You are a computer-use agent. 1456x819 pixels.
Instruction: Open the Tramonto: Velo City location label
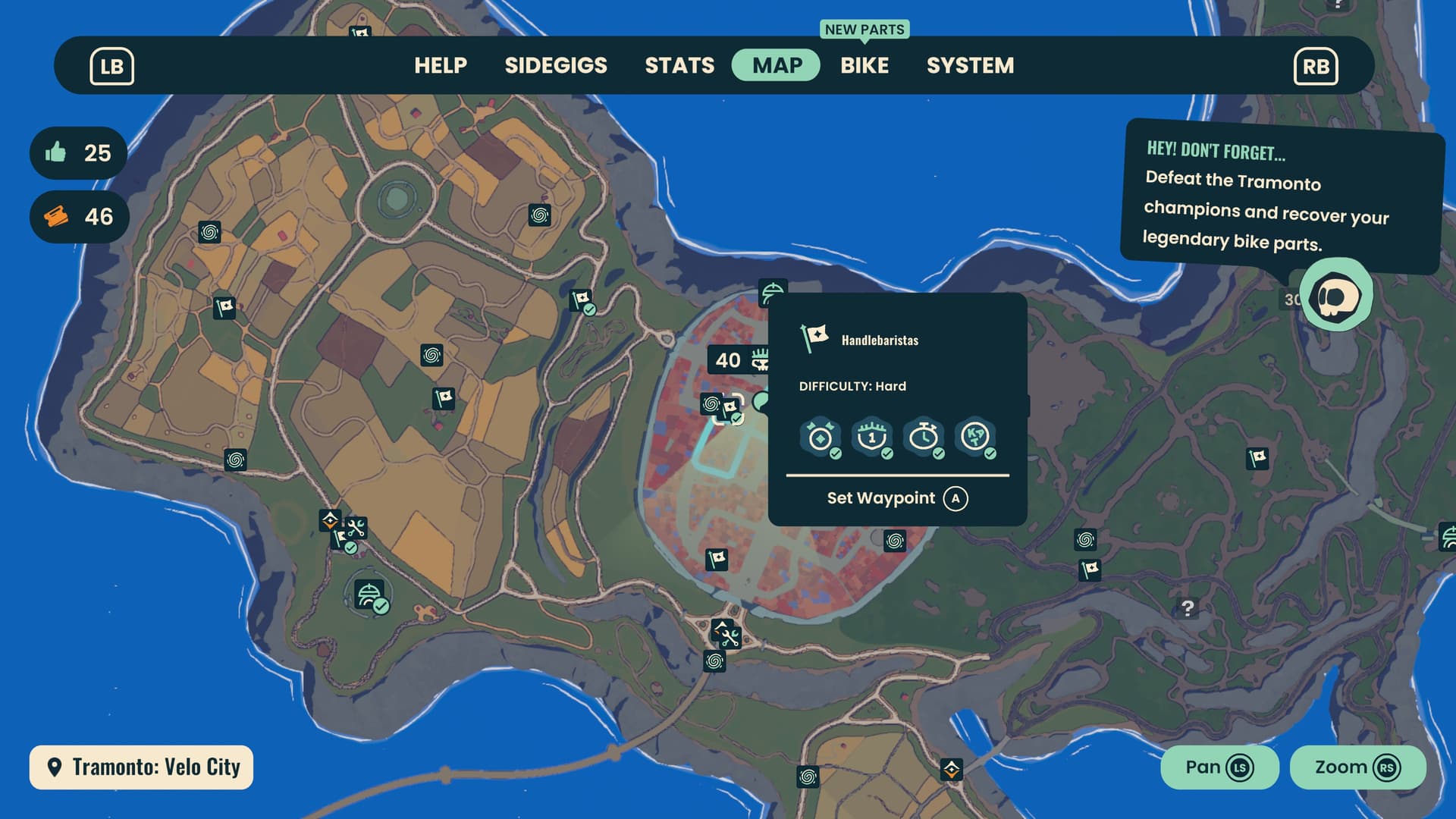(142, 767)
